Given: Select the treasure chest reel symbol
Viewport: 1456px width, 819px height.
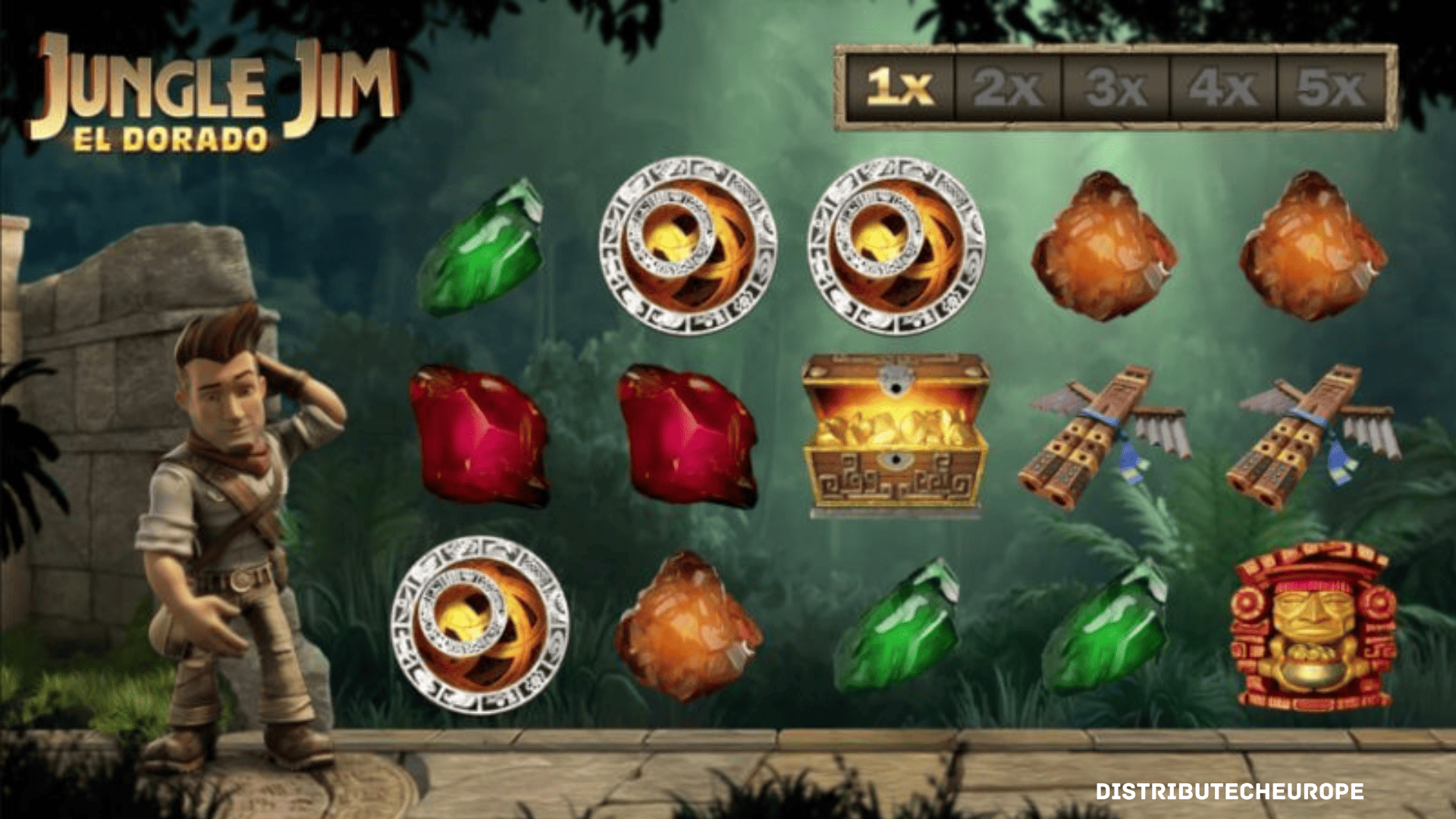Looking at the screenshot, I should [x=896, y=434].
